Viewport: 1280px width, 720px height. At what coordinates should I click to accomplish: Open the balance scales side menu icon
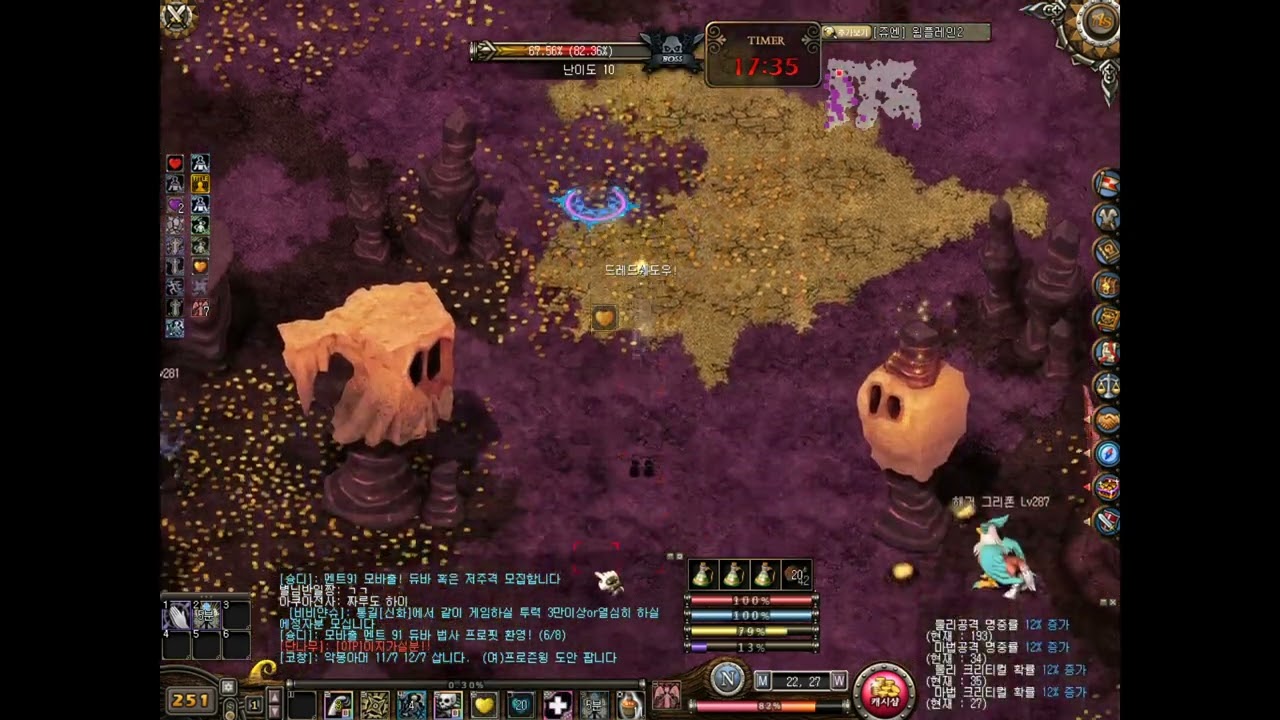(1106, 386)
